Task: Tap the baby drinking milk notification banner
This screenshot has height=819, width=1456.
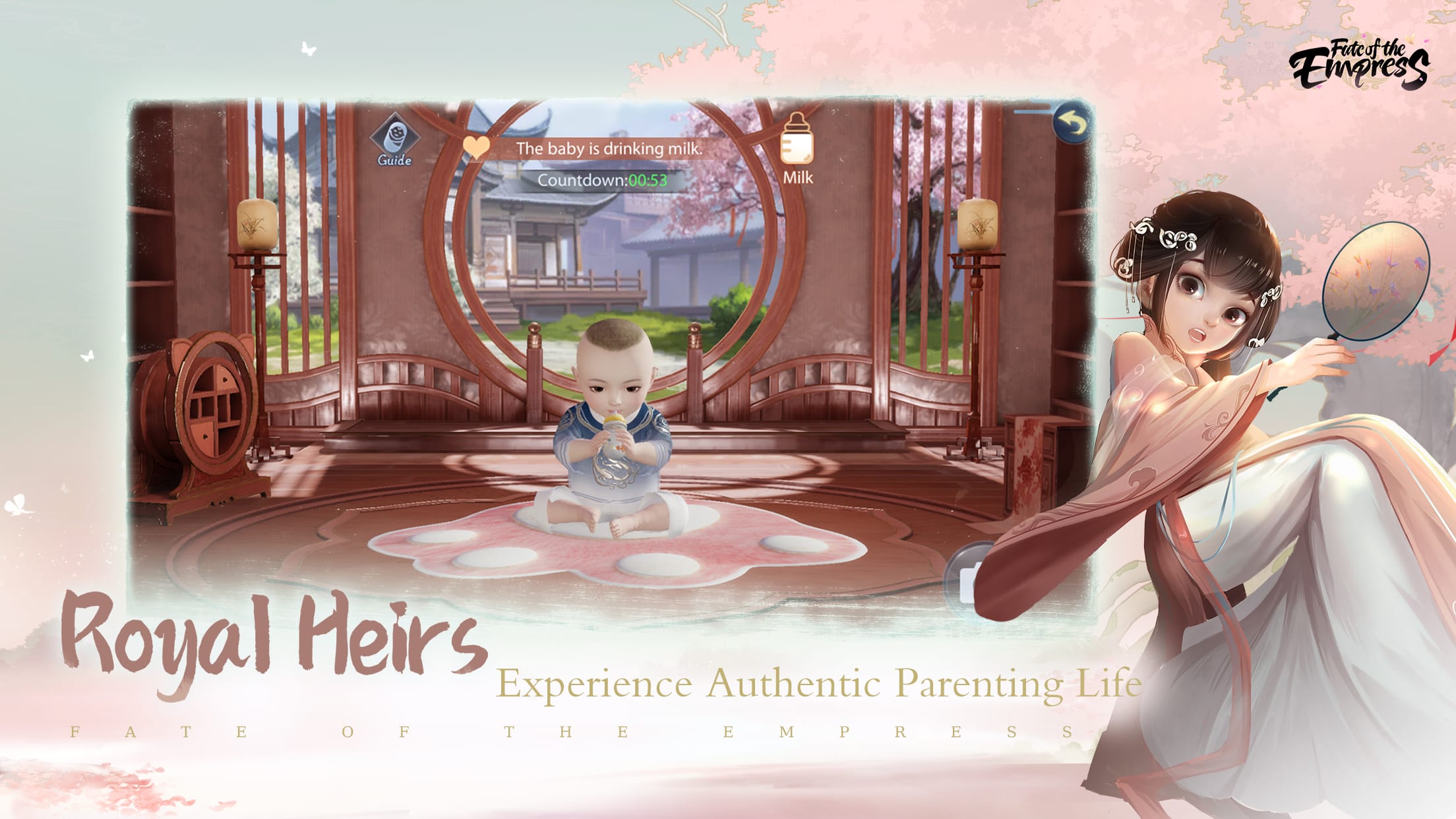Action: [x=609, y=148]
